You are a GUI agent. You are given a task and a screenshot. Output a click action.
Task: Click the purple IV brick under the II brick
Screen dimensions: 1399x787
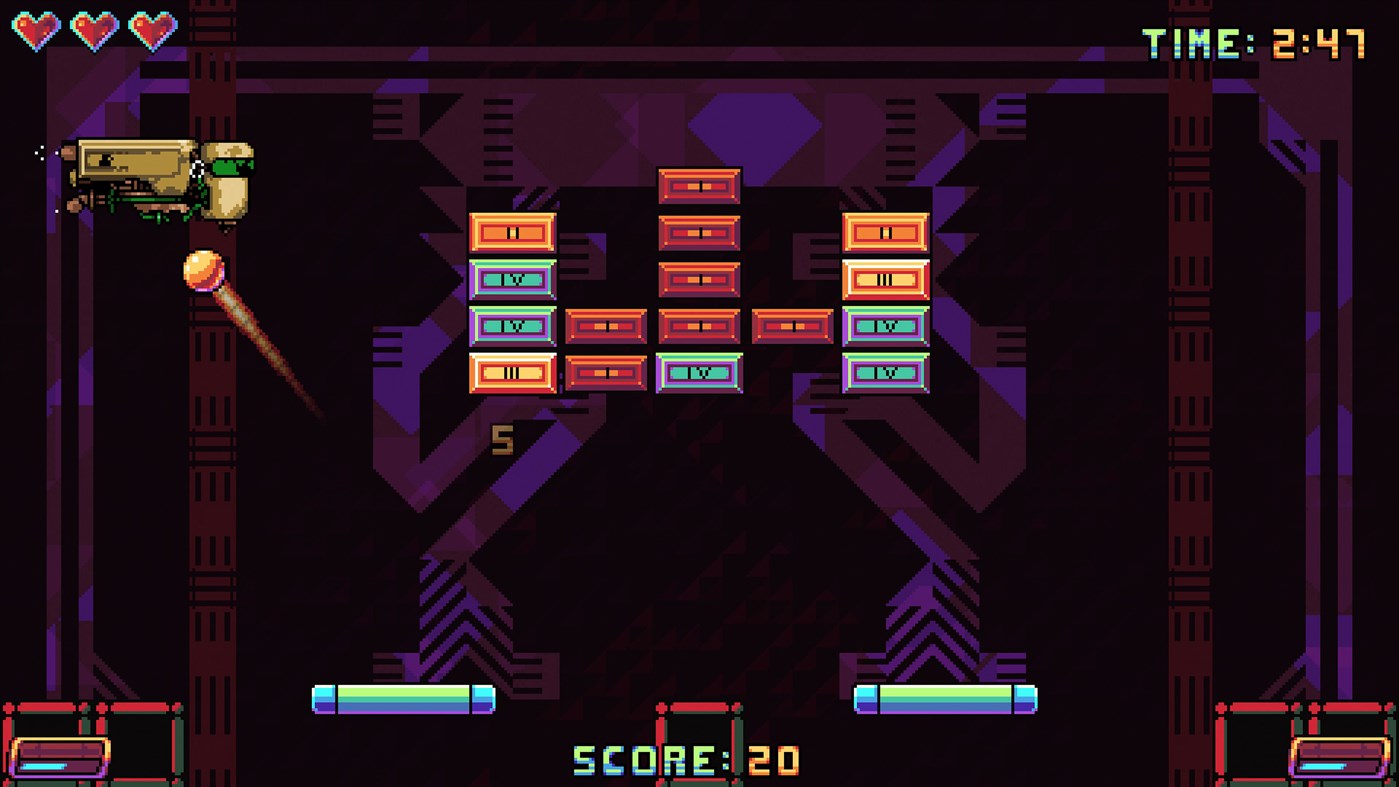(513, 279)
